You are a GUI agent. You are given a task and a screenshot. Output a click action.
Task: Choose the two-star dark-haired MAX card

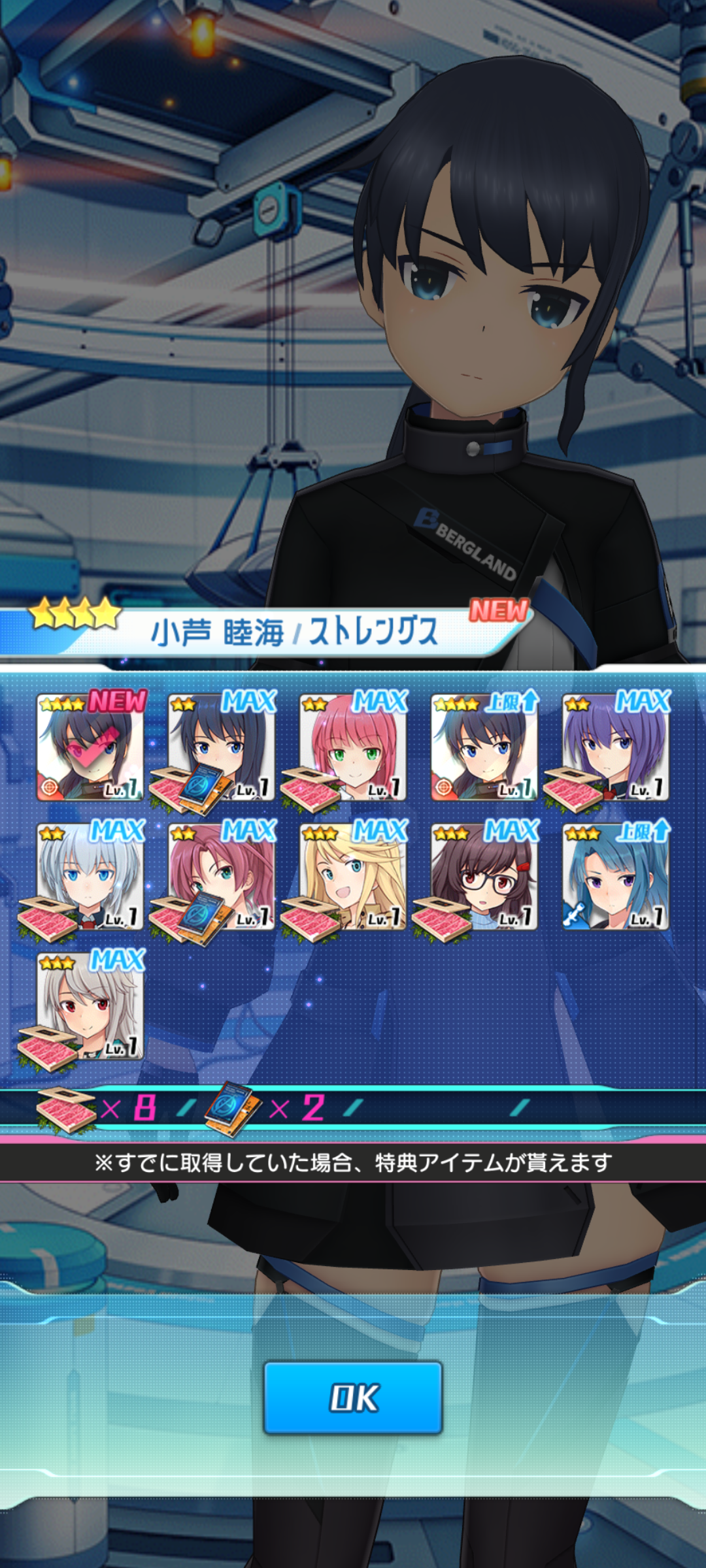point(221,747)
